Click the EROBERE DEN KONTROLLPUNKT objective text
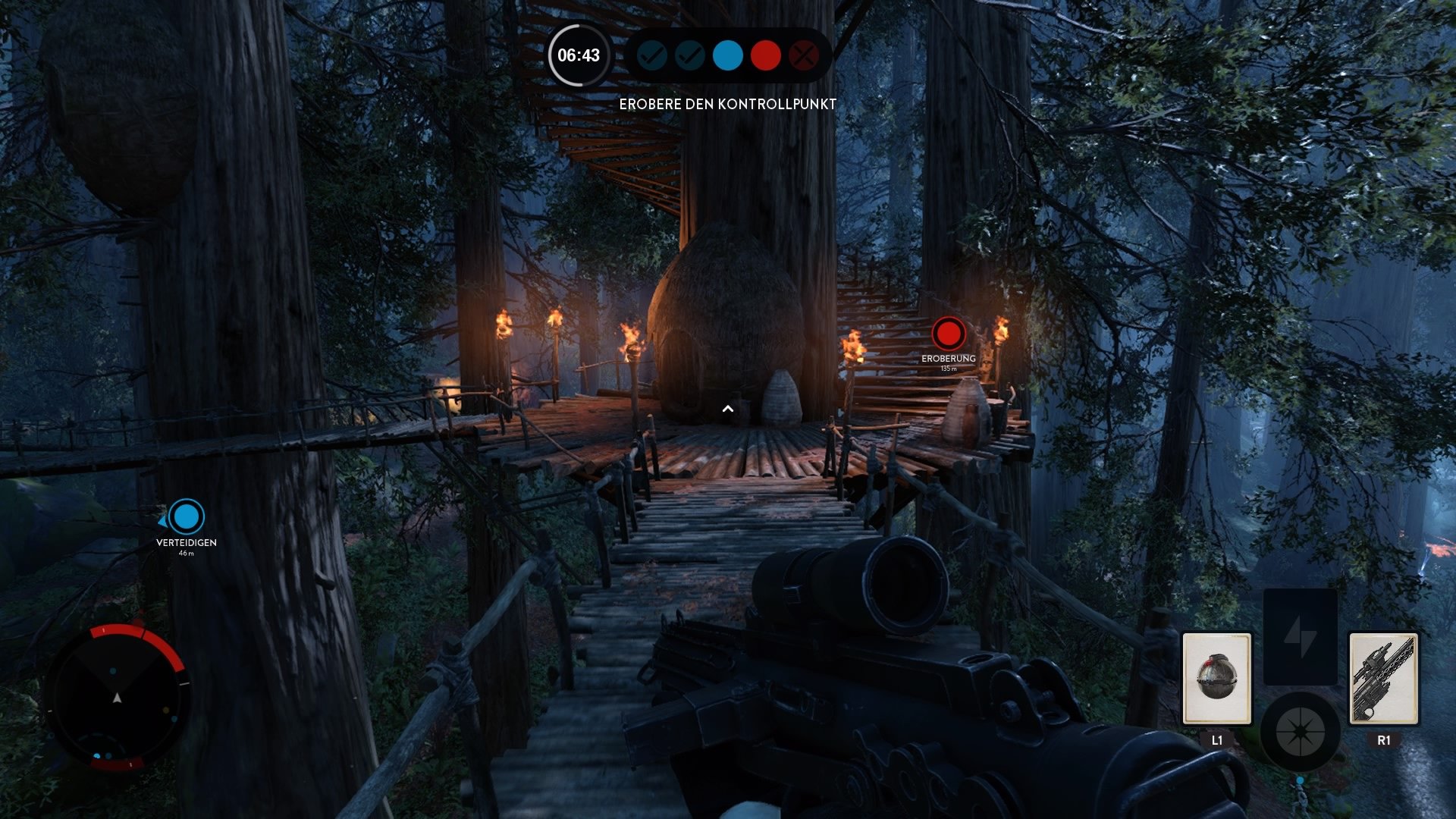This screenshot has height=819, width=1456. point(727,104)
